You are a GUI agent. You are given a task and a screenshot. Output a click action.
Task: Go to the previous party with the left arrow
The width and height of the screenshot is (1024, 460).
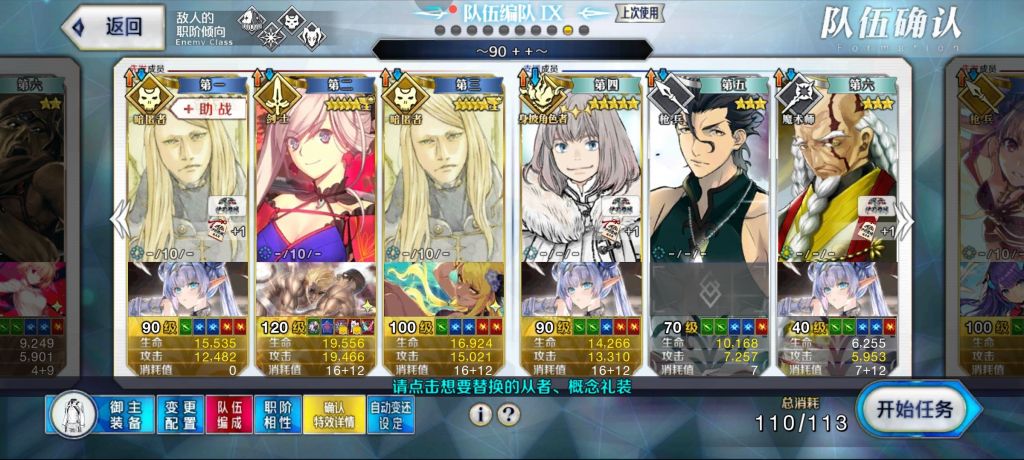118,217
